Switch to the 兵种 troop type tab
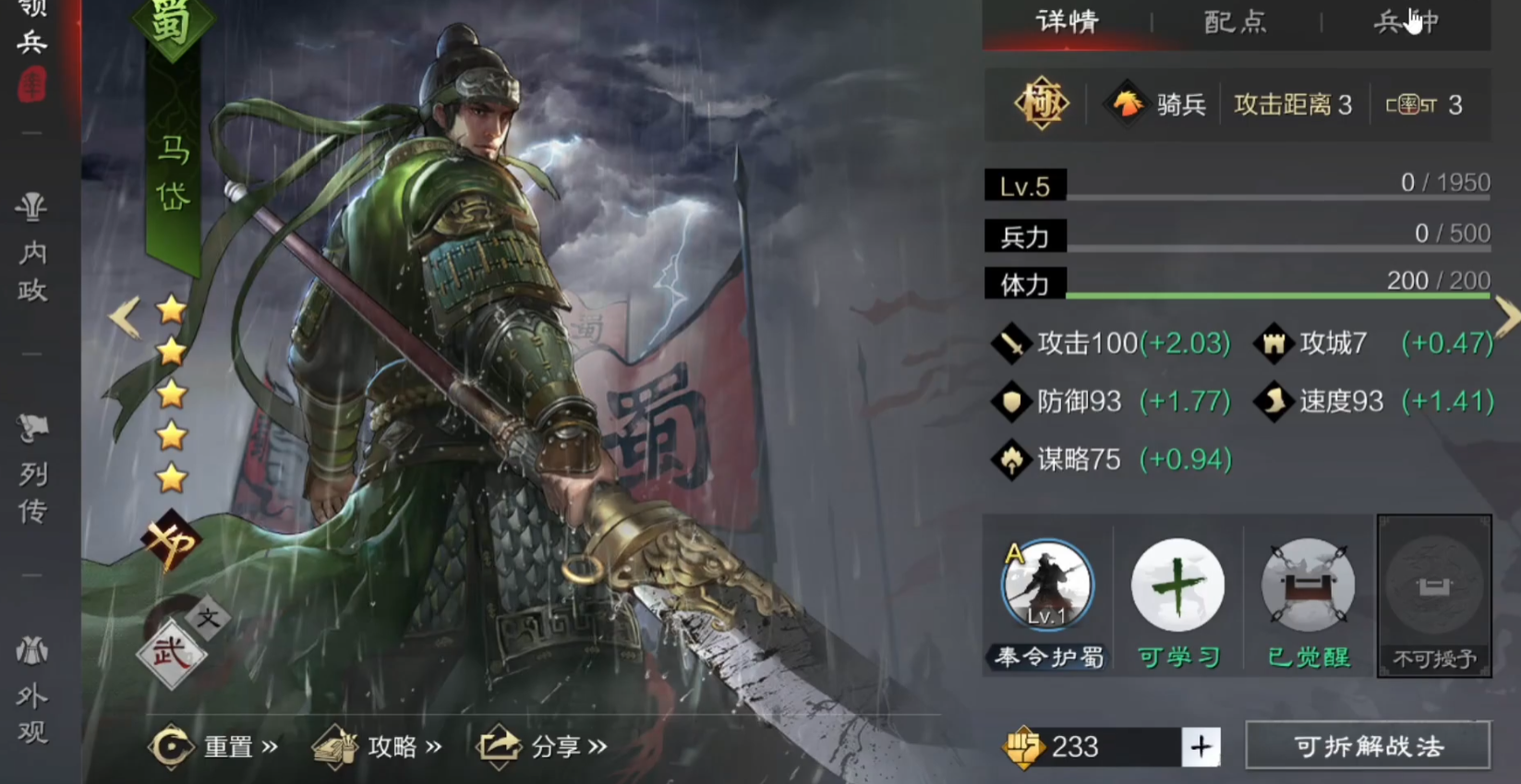The image size is (1521, 784). 1406,21
